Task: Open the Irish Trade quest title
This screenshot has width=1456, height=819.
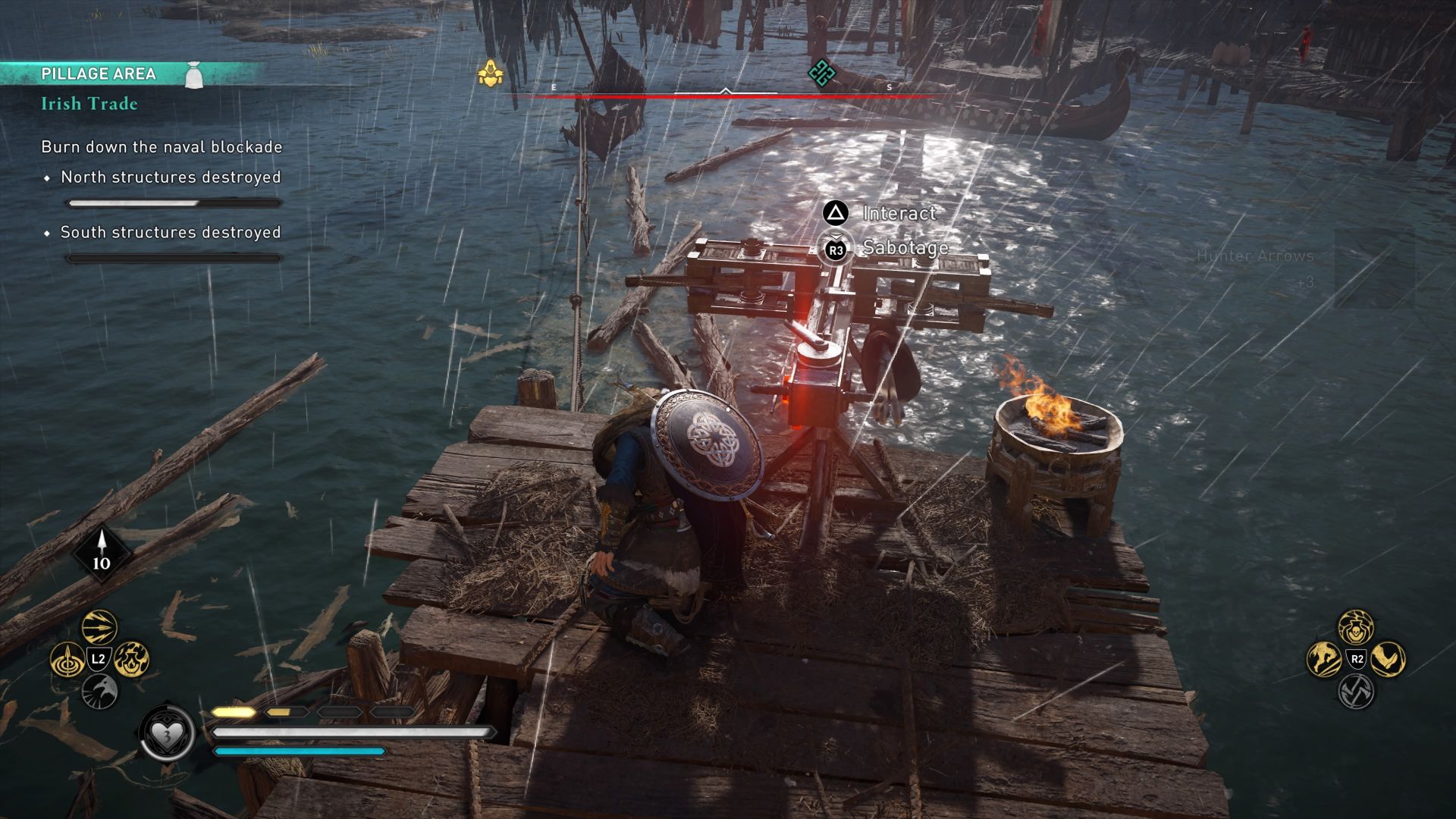Action: [x=89, y=104]
